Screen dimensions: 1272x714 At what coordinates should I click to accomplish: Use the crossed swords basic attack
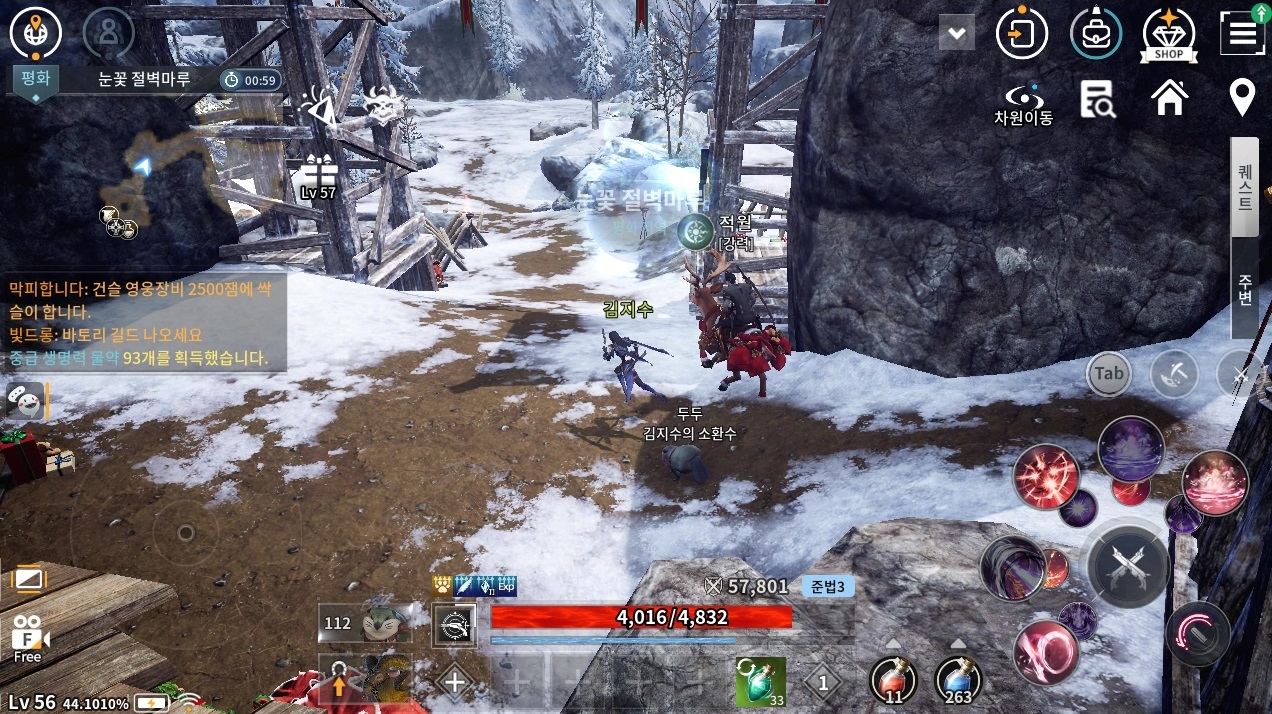point(1128,568)
